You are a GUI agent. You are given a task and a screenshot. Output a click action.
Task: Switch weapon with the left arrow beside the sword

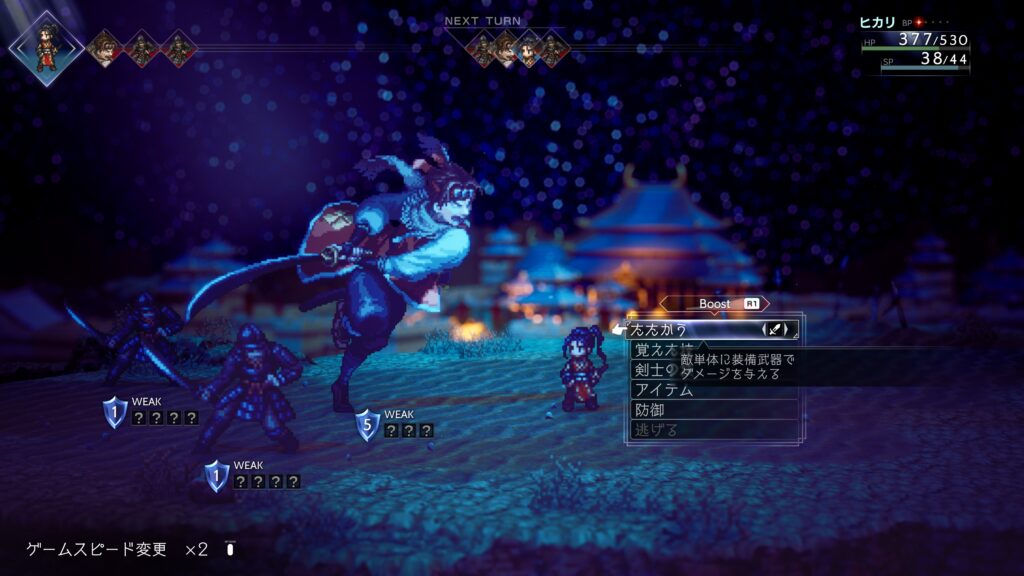[x=765, y=329]
